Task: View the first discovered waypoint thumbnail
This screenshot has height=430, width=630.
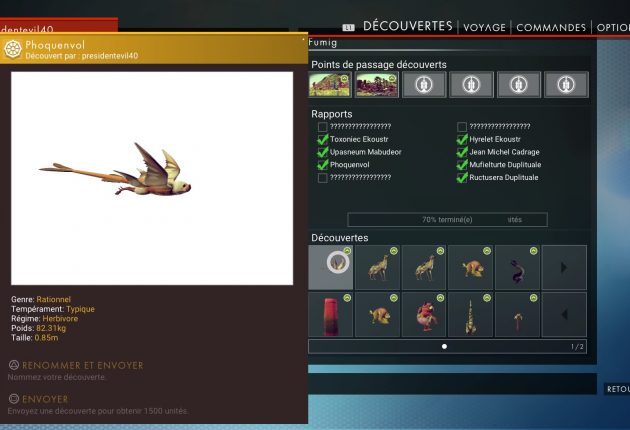Action: coord(330,85)
